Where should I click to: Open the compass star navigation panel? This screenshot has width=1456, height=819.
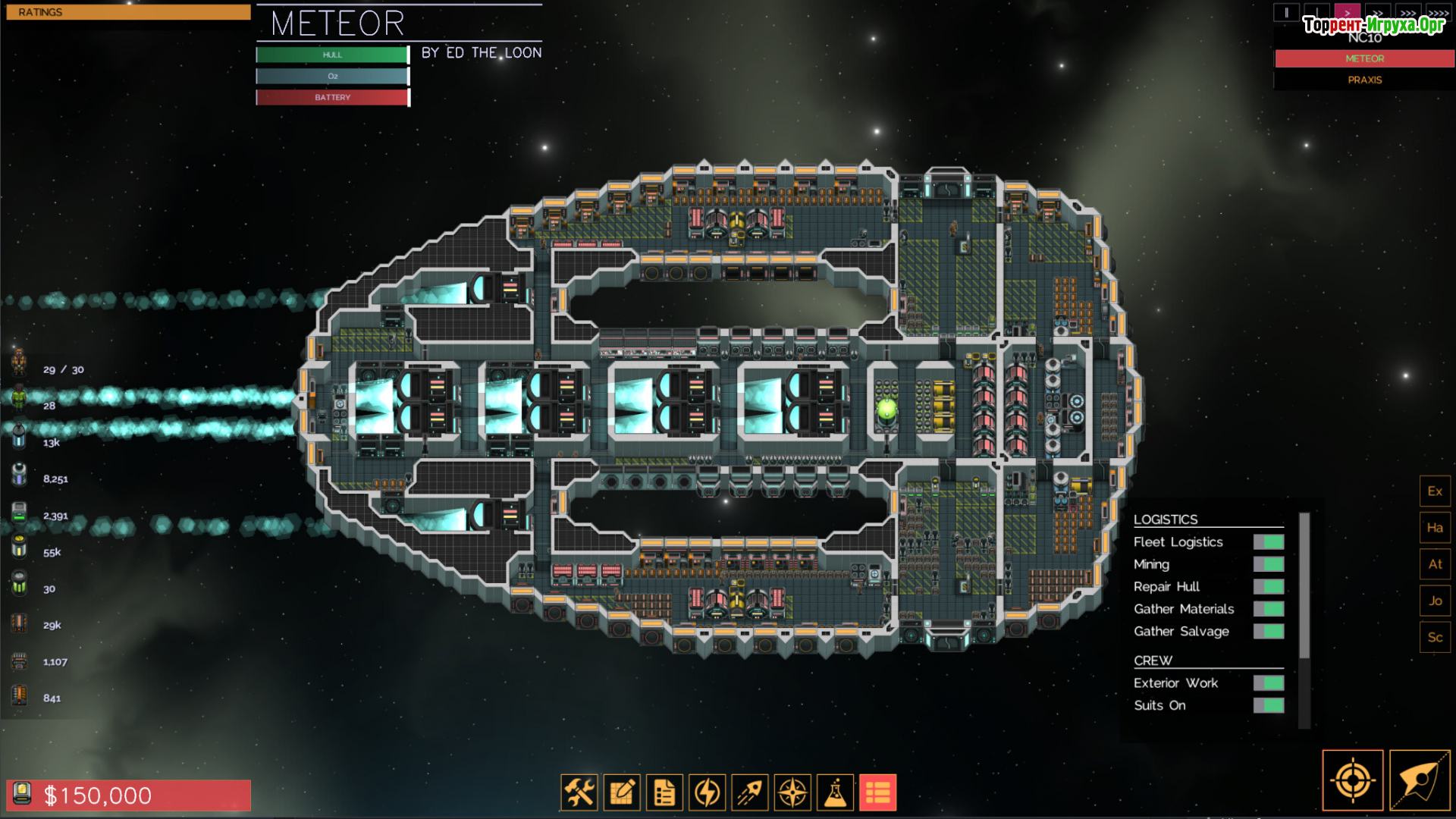point(792,793)
